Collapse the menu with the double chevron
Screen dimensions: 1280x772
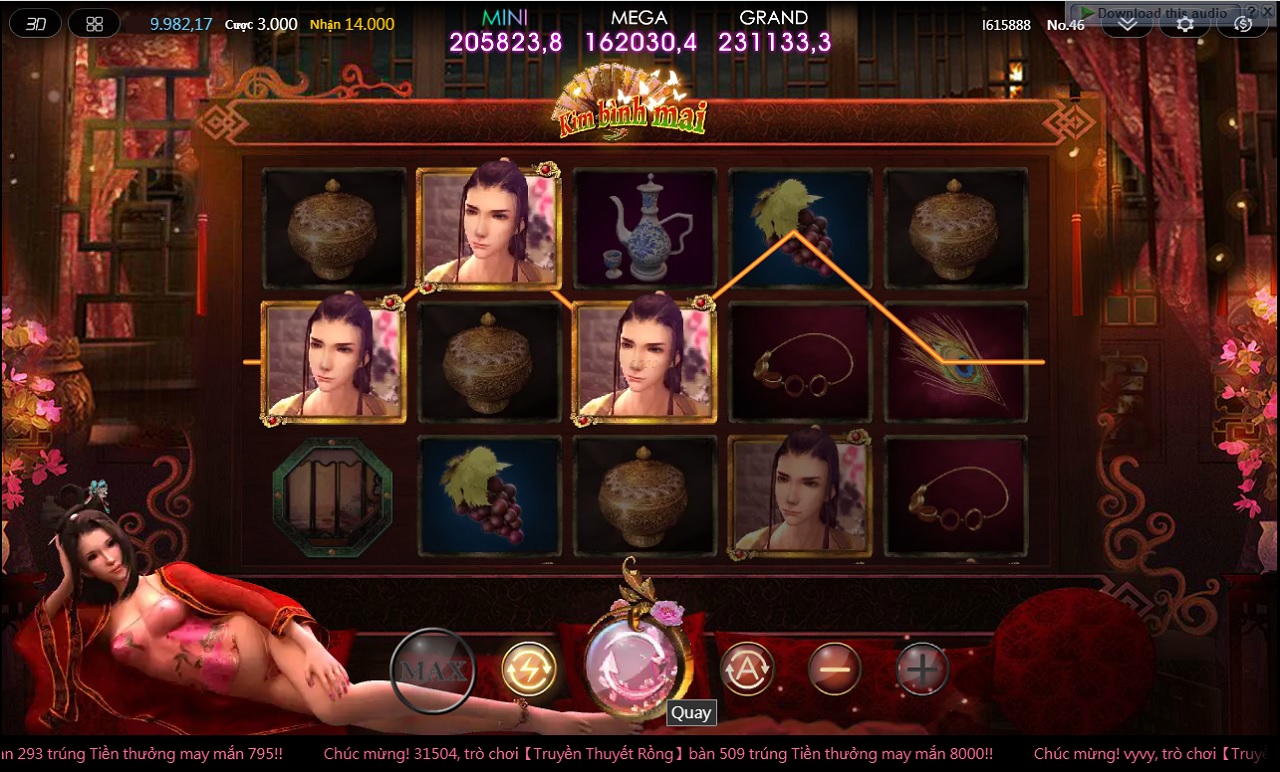click(x=1128, y=25)
